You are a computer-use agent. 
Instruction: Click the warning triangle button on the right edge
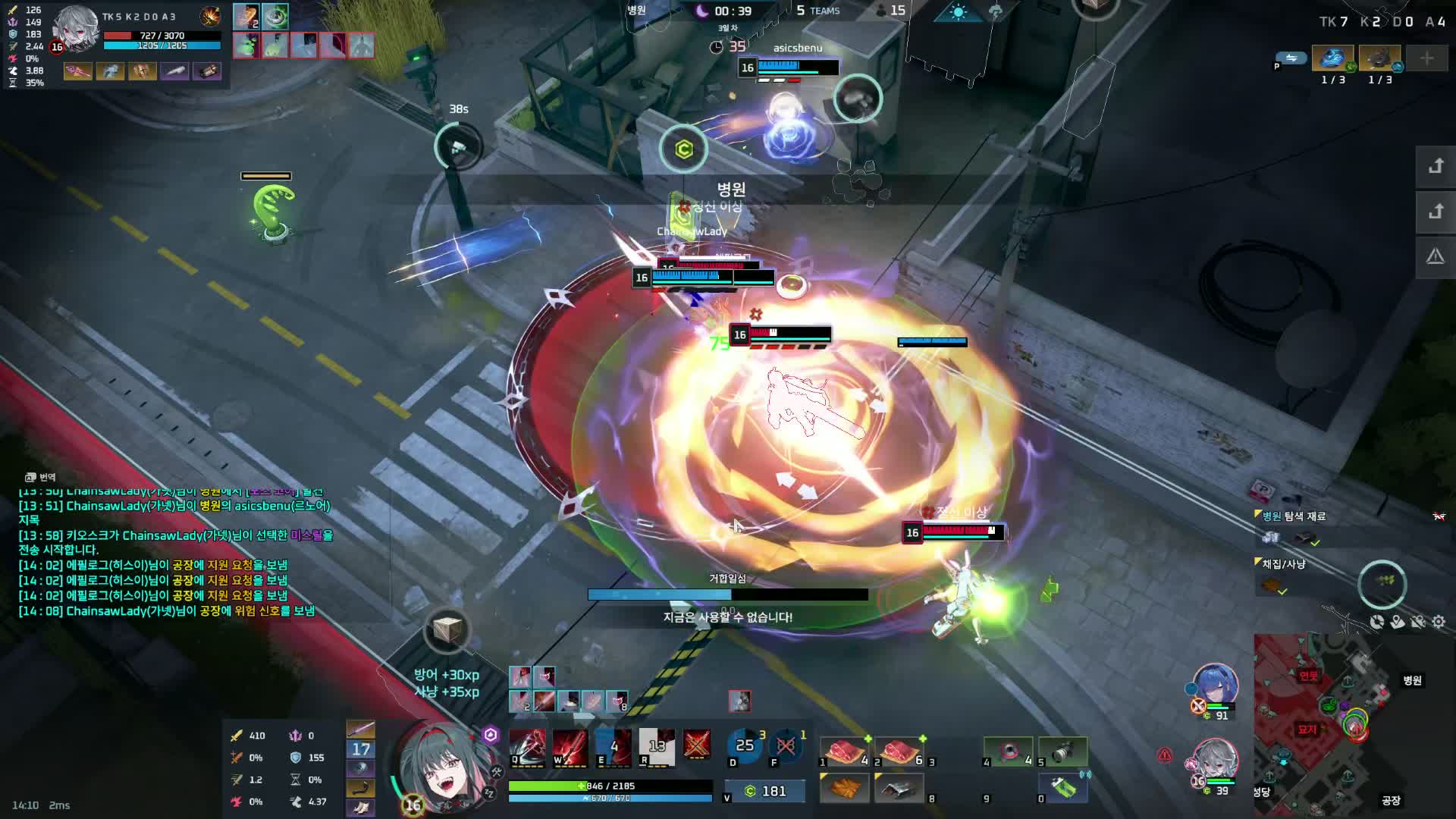coord(1435,257)
